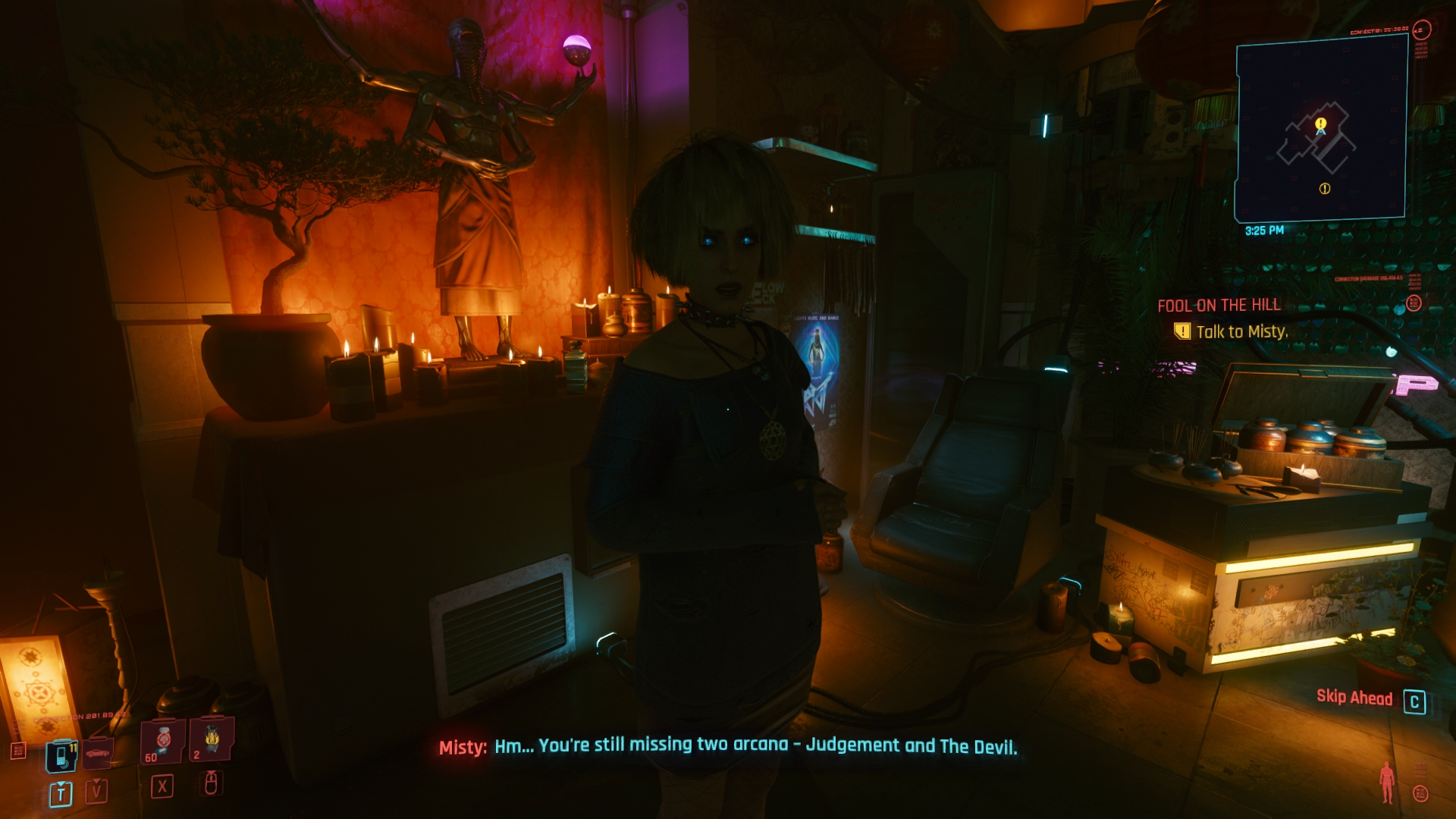The height and width of the screenshot is (819, 1456).
Task: Select the grenade slot with 2 left
Action: tap(211, 739)
